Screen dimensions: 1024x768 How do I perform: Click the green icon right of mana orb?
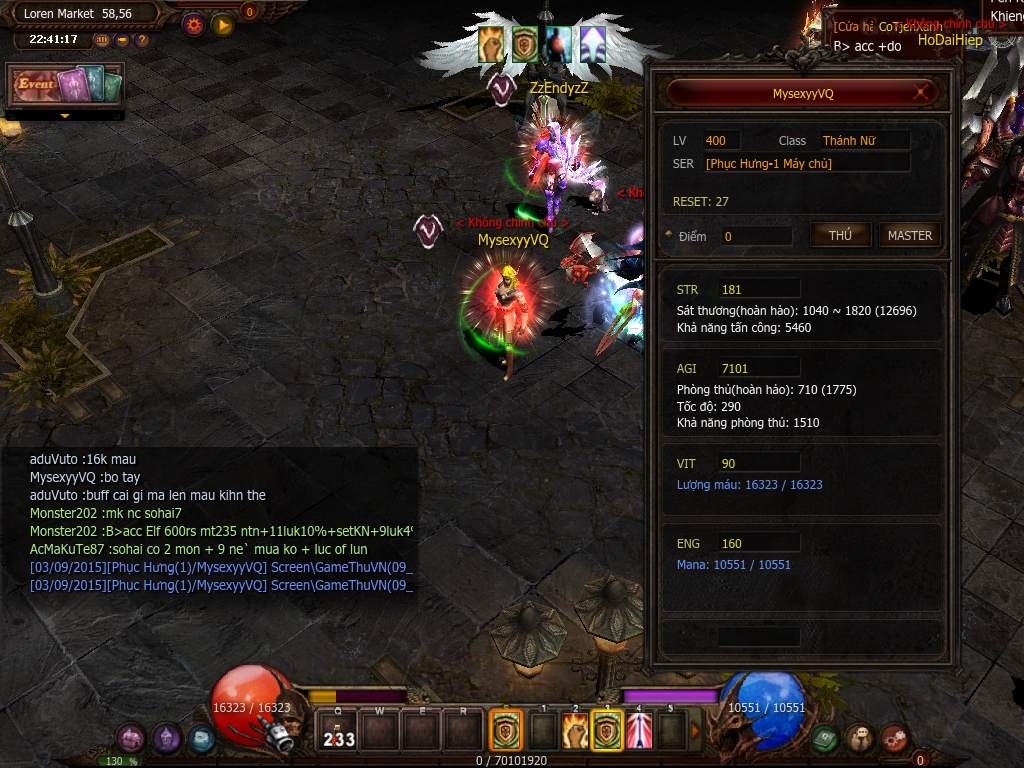coord(824,738)
